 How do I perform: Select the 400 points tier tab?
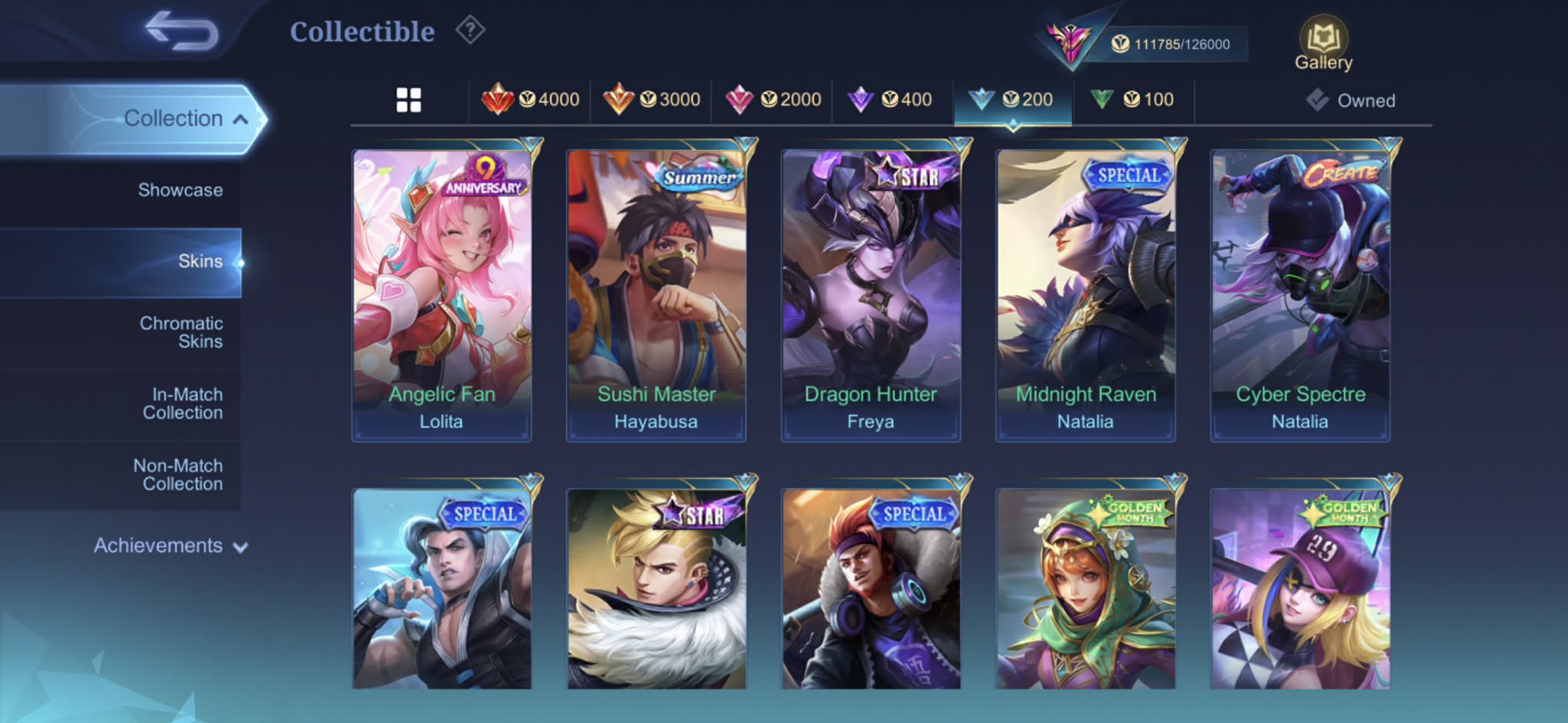click(x=890, y=100)
